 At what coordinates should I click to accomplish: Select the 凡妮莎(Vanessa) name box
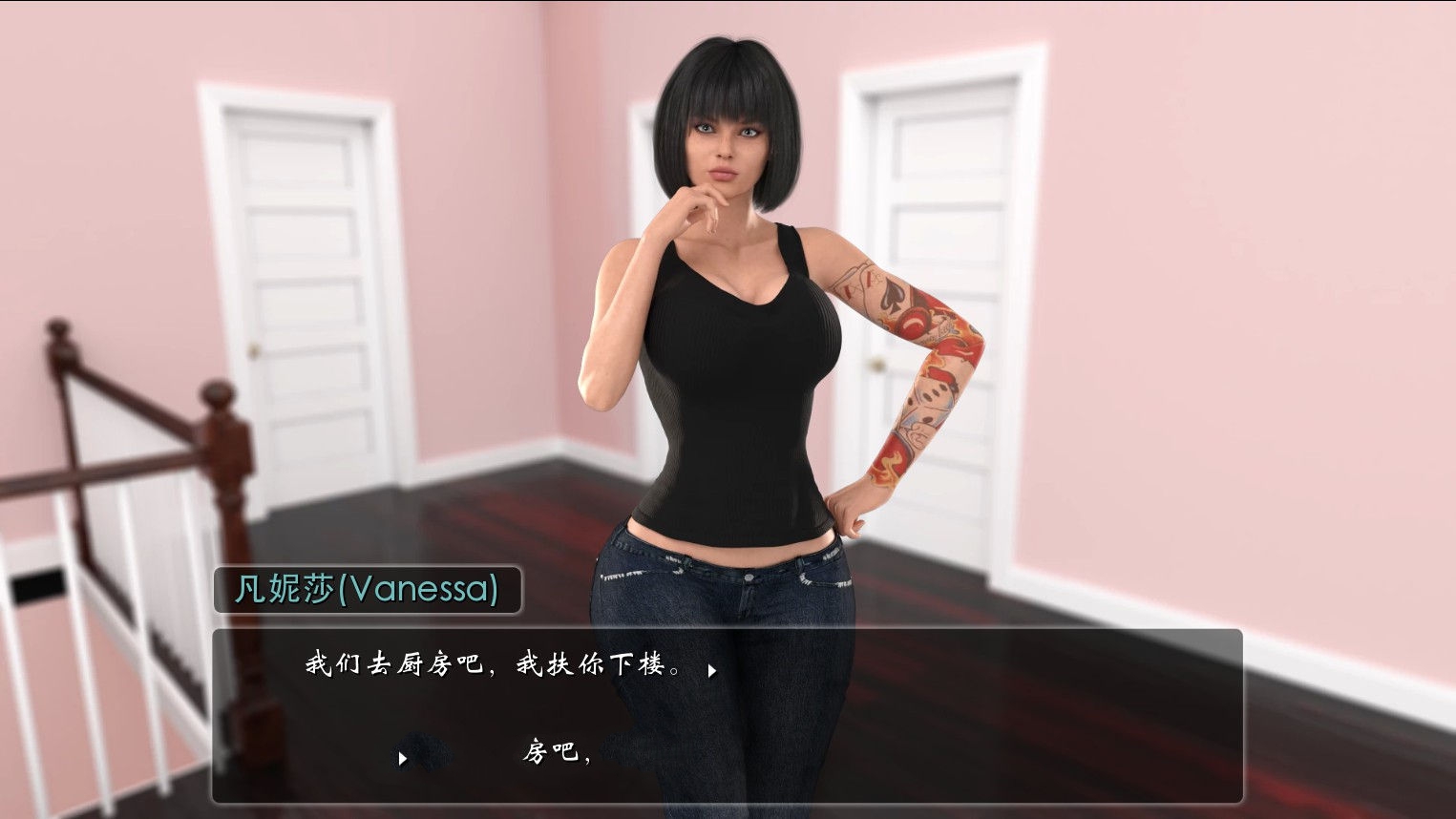(x=368, y=590)
